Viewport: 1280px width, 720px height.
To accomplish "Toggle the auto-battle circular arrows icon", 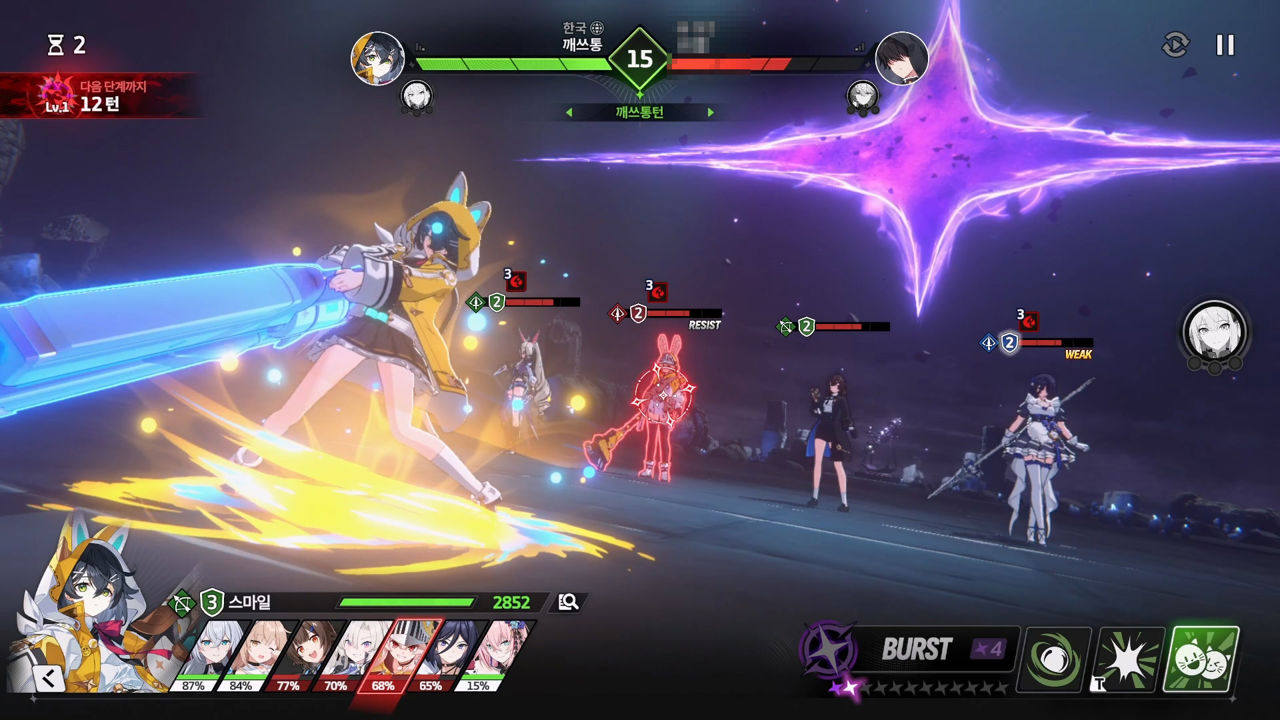I will (x=1175, y=45).
